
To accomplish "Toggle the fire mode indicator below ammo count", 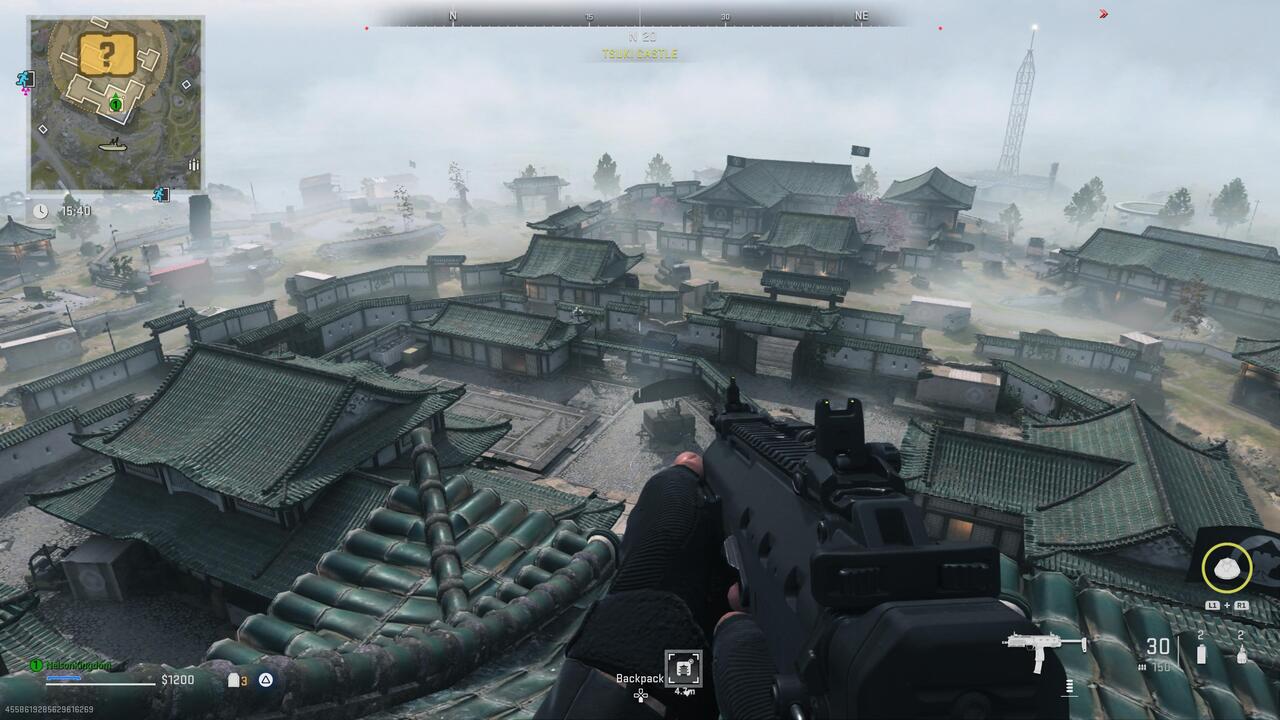I will click(x=1143, y=666).
